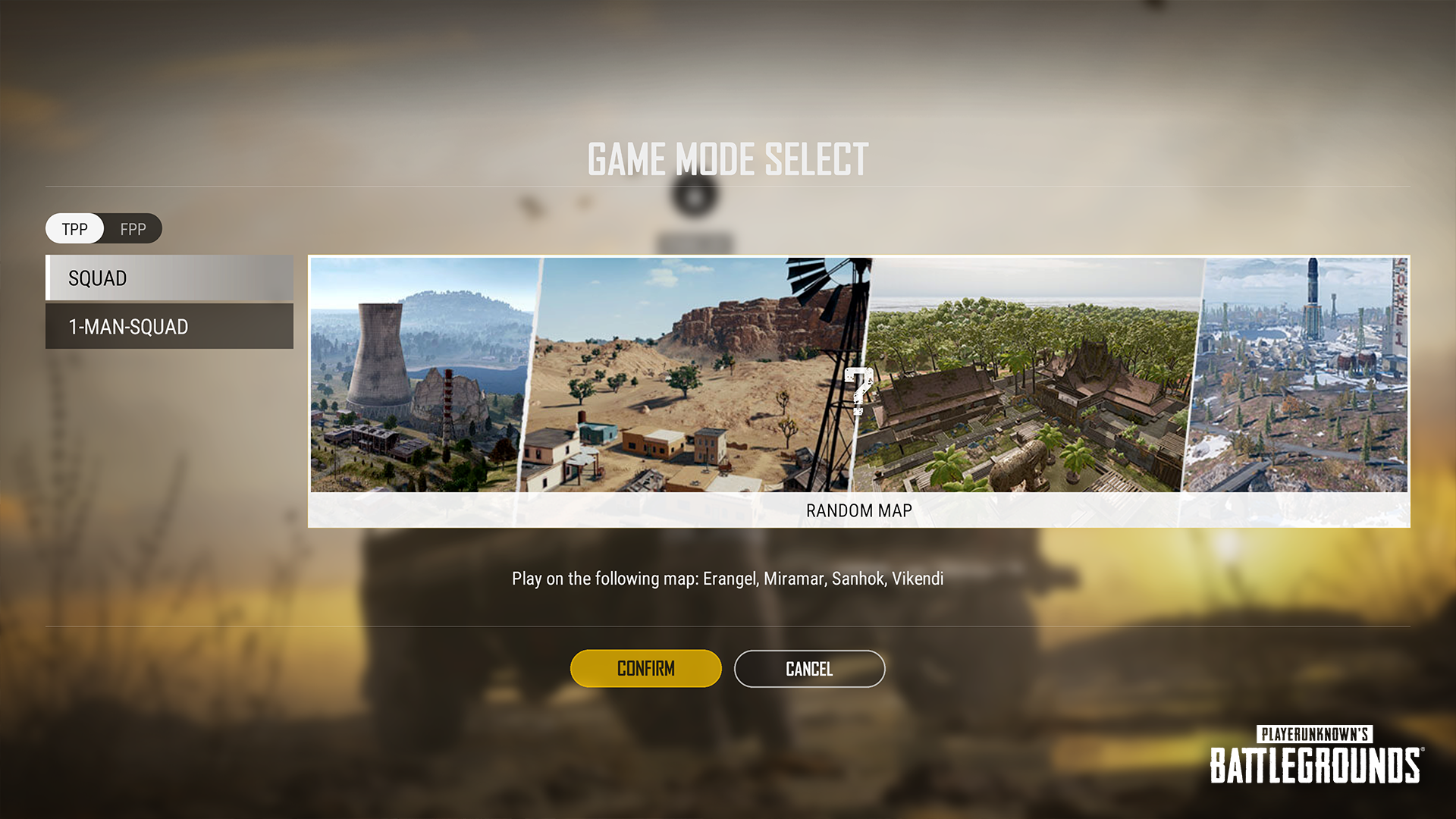Toggle the perspective selector pill

pos(104,229)
